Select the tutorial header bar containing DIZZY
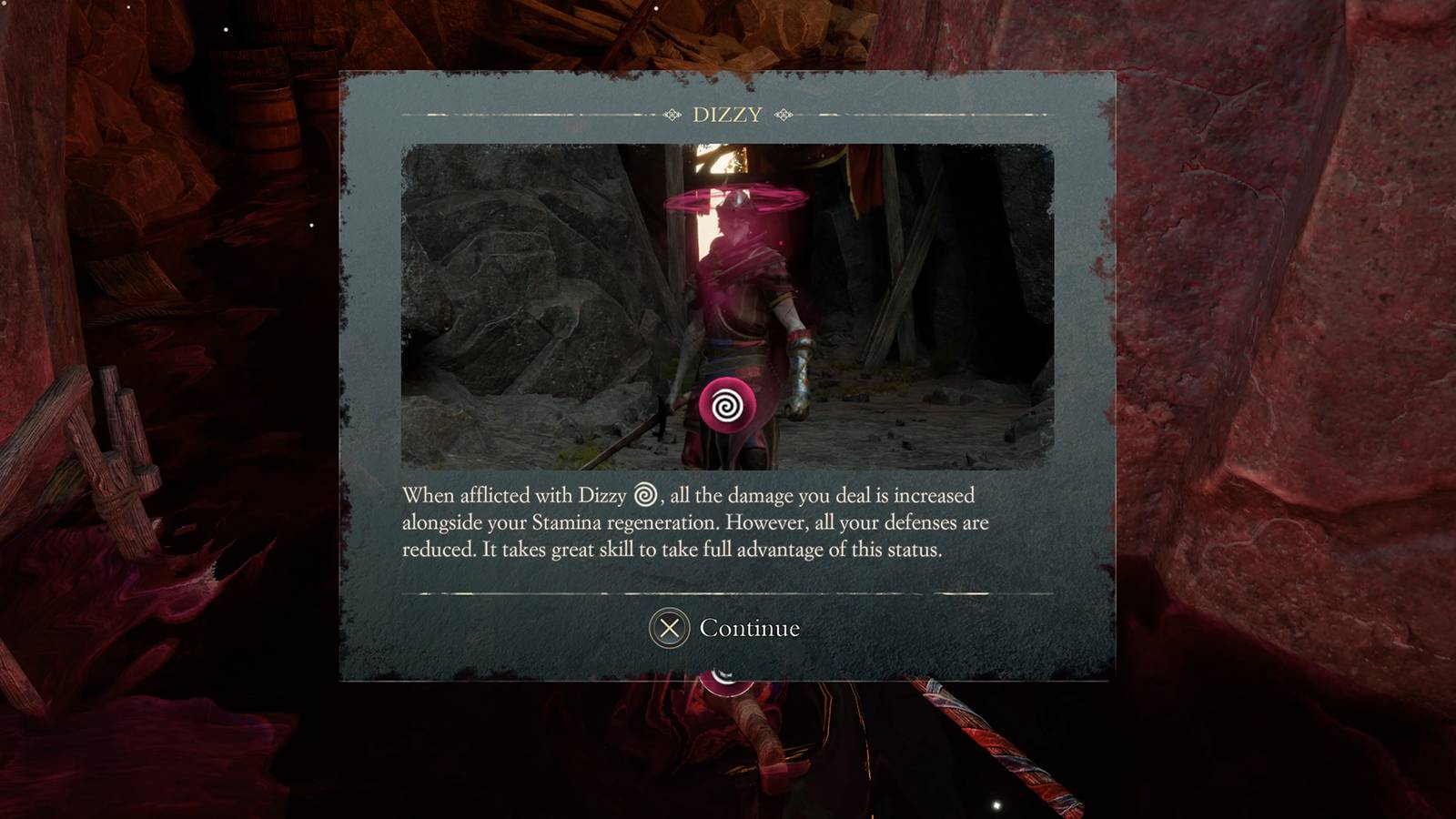This screenshot has height=819, width=1456. [x=727, y=115]
